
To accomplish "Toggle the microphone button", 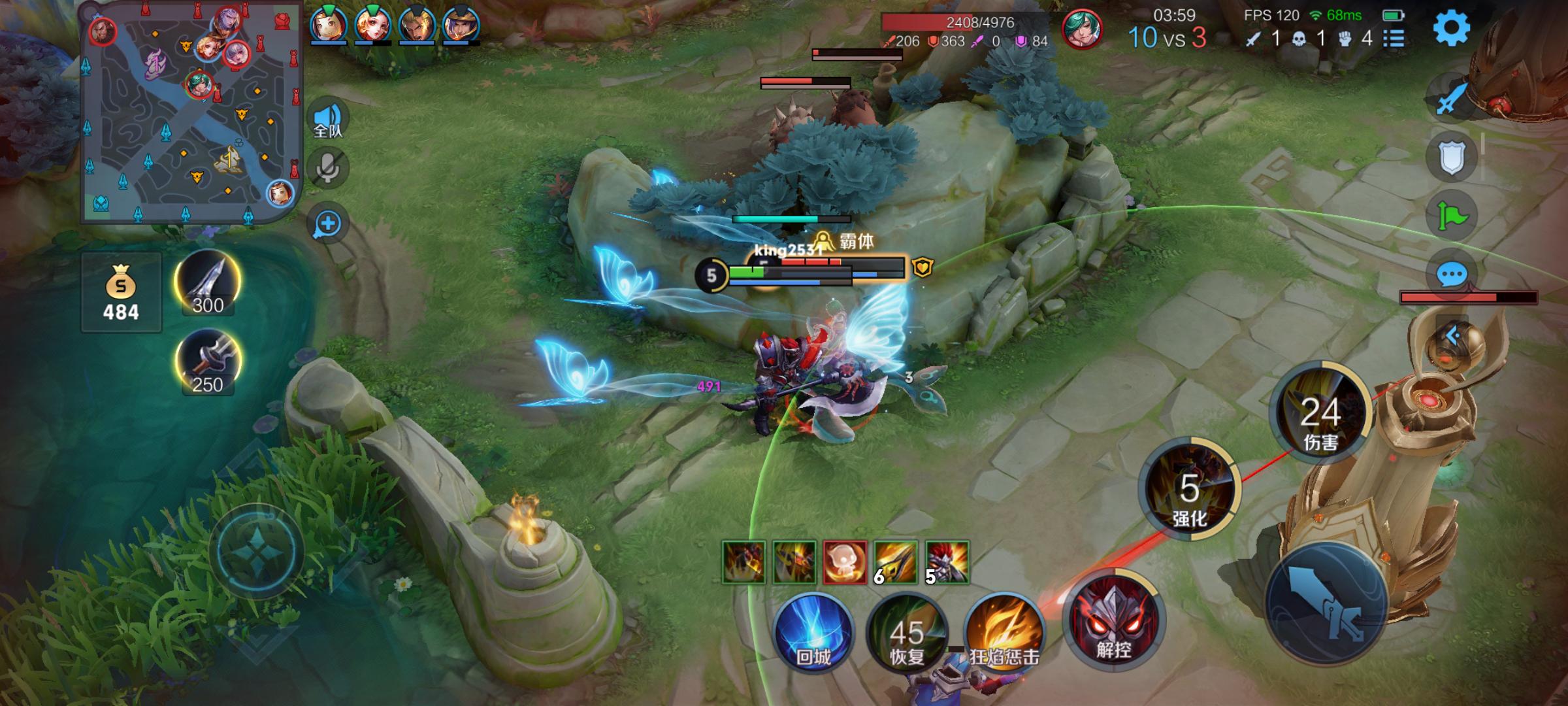I will 328,169.
